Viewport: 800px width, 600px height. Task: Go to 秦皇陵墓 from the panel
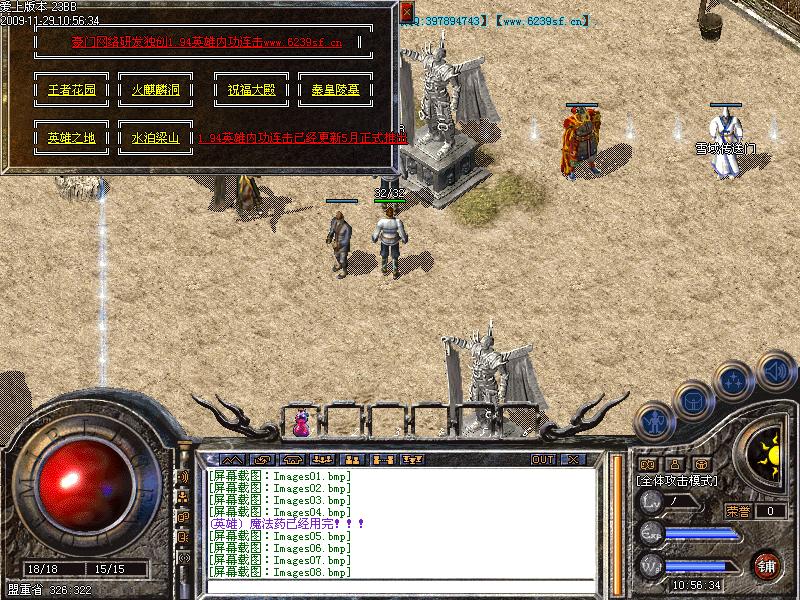coord(335,89)
